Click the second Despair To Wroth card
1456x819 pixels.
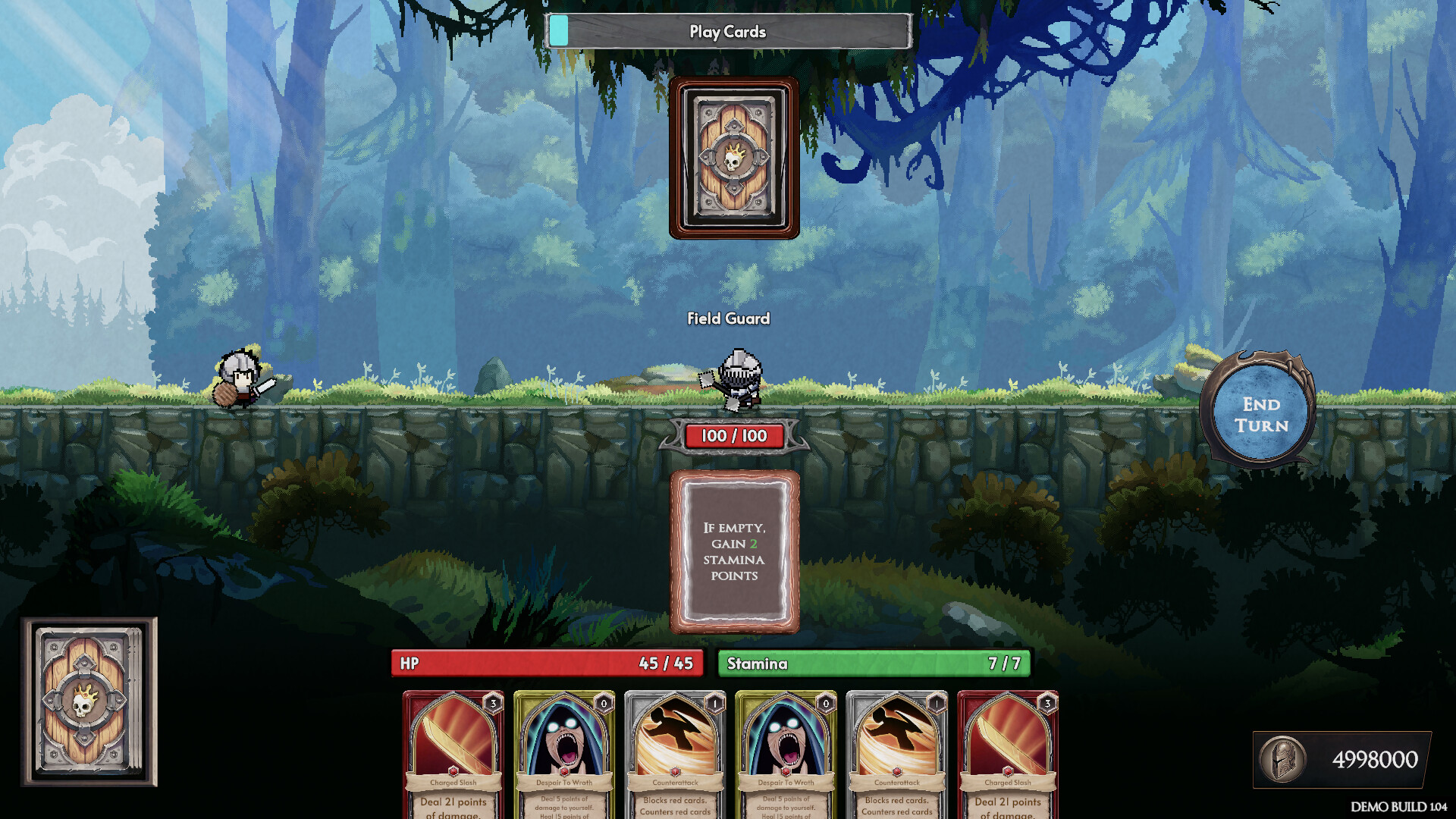point(786,751)
